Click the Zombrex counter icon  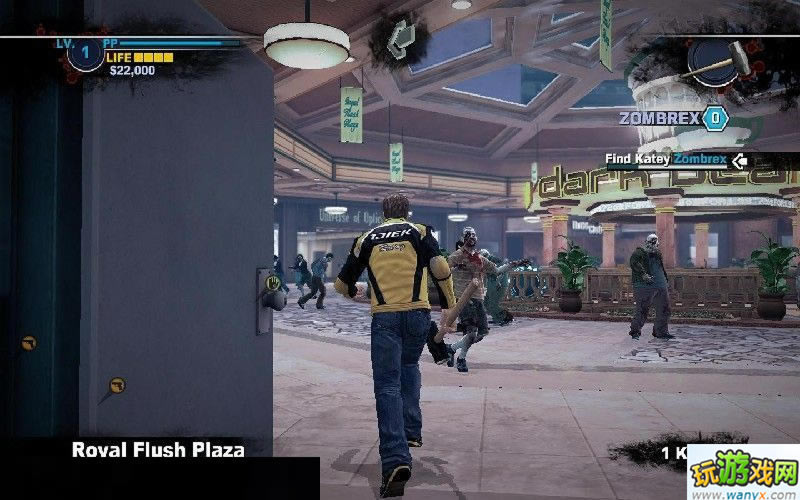(714, 118)
